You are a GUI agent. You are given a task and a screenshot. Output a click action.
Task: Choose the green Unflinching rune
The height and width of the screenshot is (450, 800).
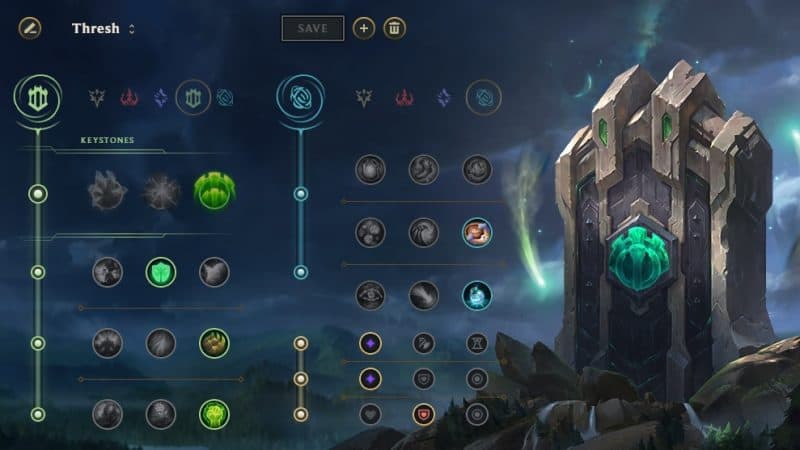tap(213, 413)
